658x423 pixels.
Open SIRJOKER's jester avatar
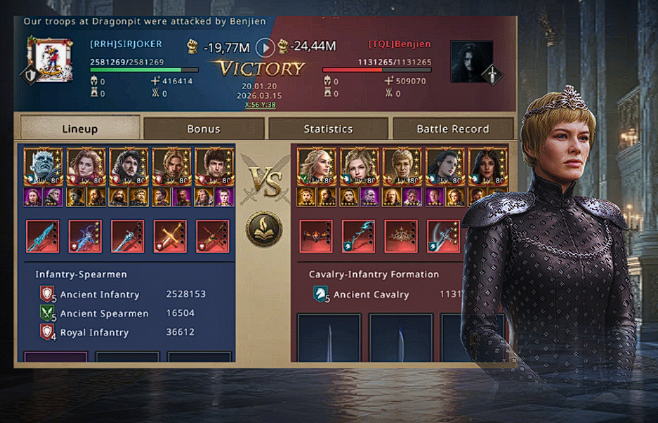tap(45, 60)
